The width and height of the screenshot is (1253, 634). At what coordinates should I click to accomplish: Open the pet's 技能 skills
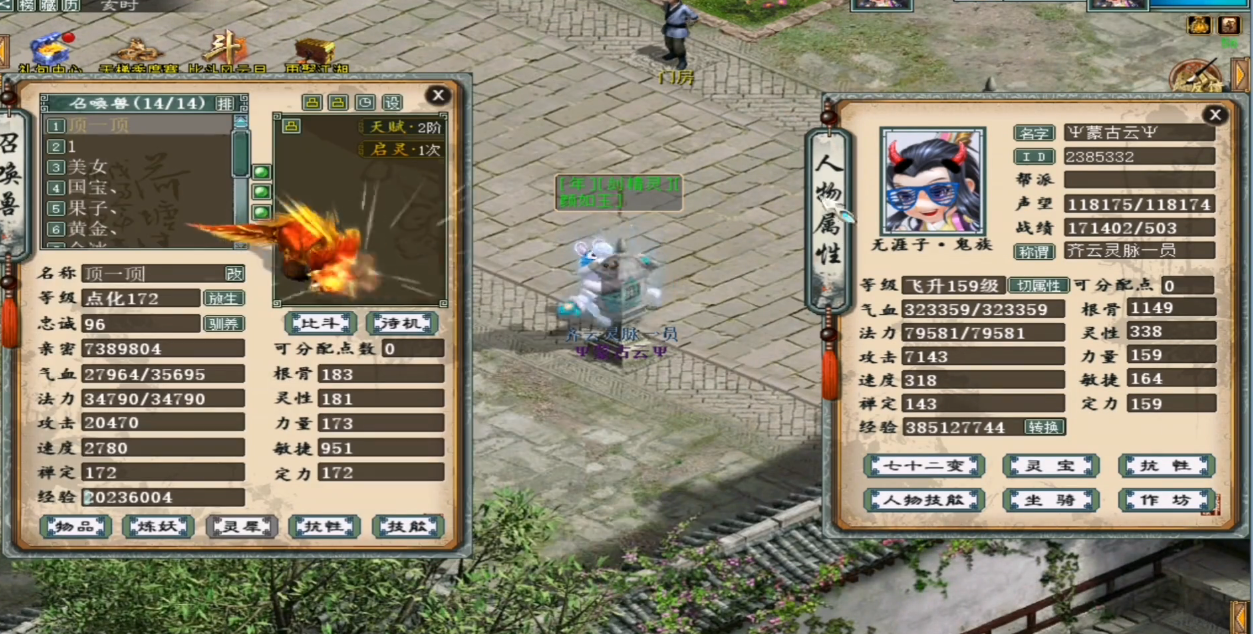pos(407,527)
